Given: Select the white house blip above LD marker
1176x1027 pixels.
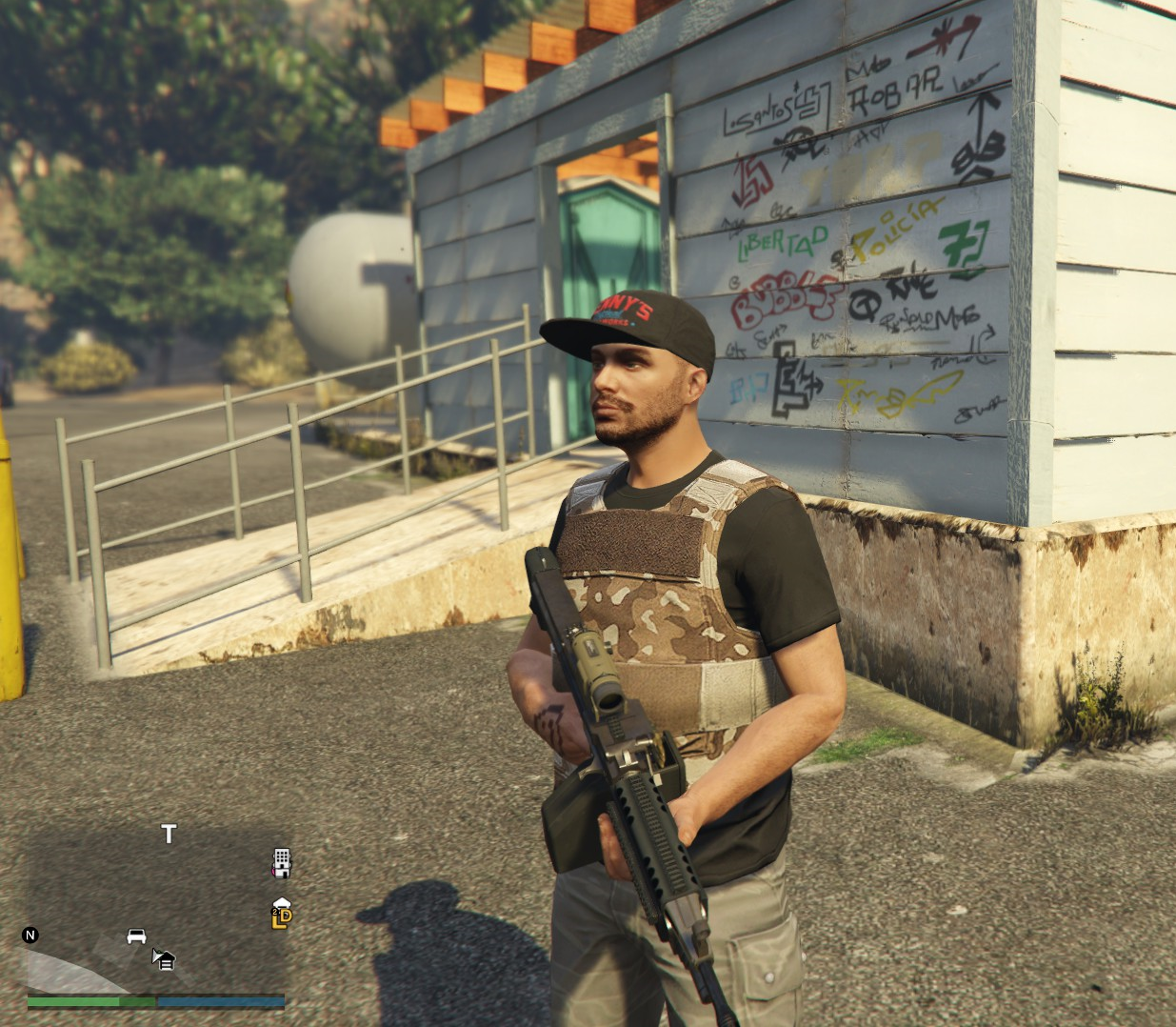Looking at the screenshot, I should pos(281,902).
